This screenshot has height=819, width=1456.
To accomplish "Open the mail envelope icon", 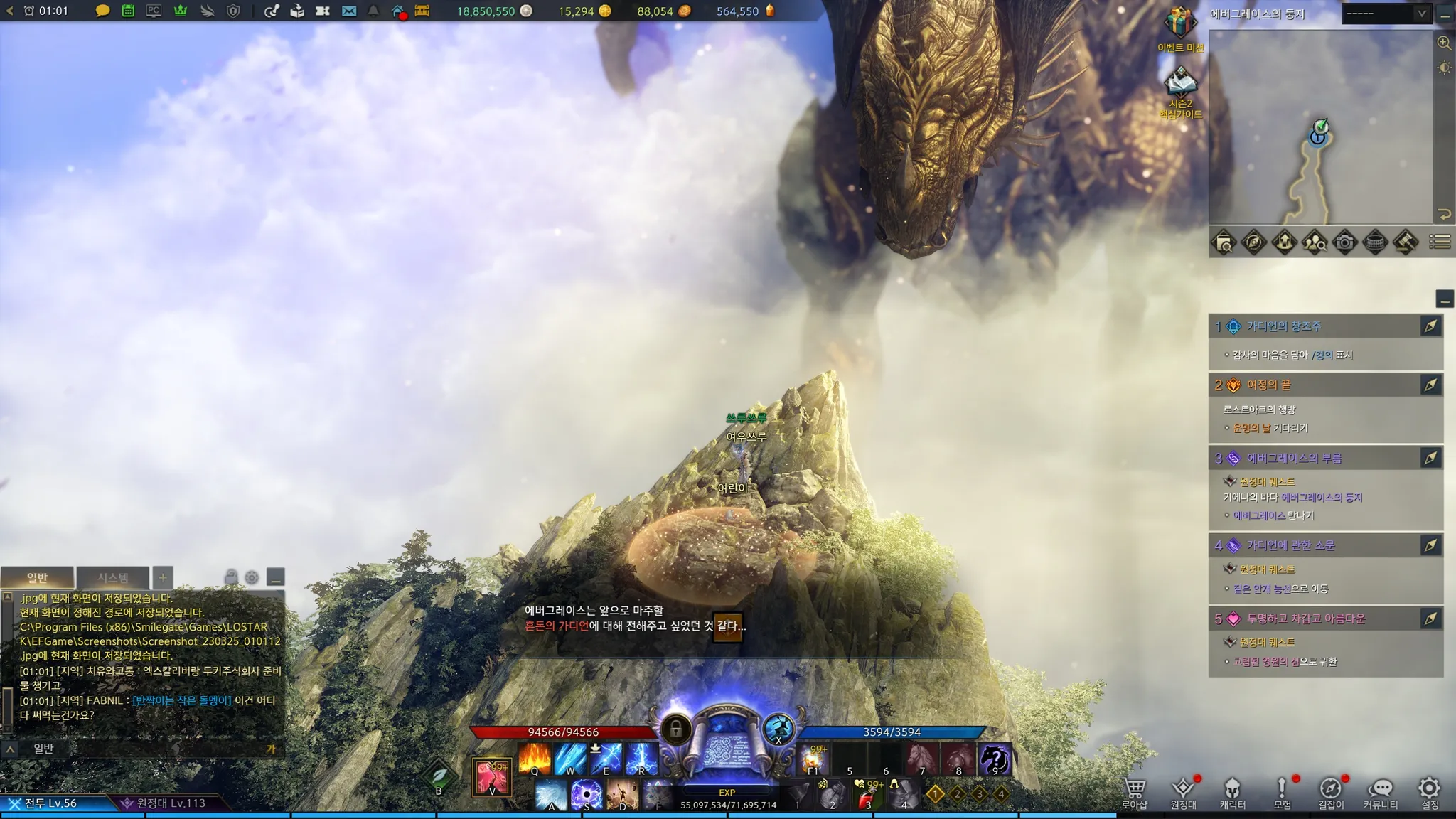I will coord(349,11).
